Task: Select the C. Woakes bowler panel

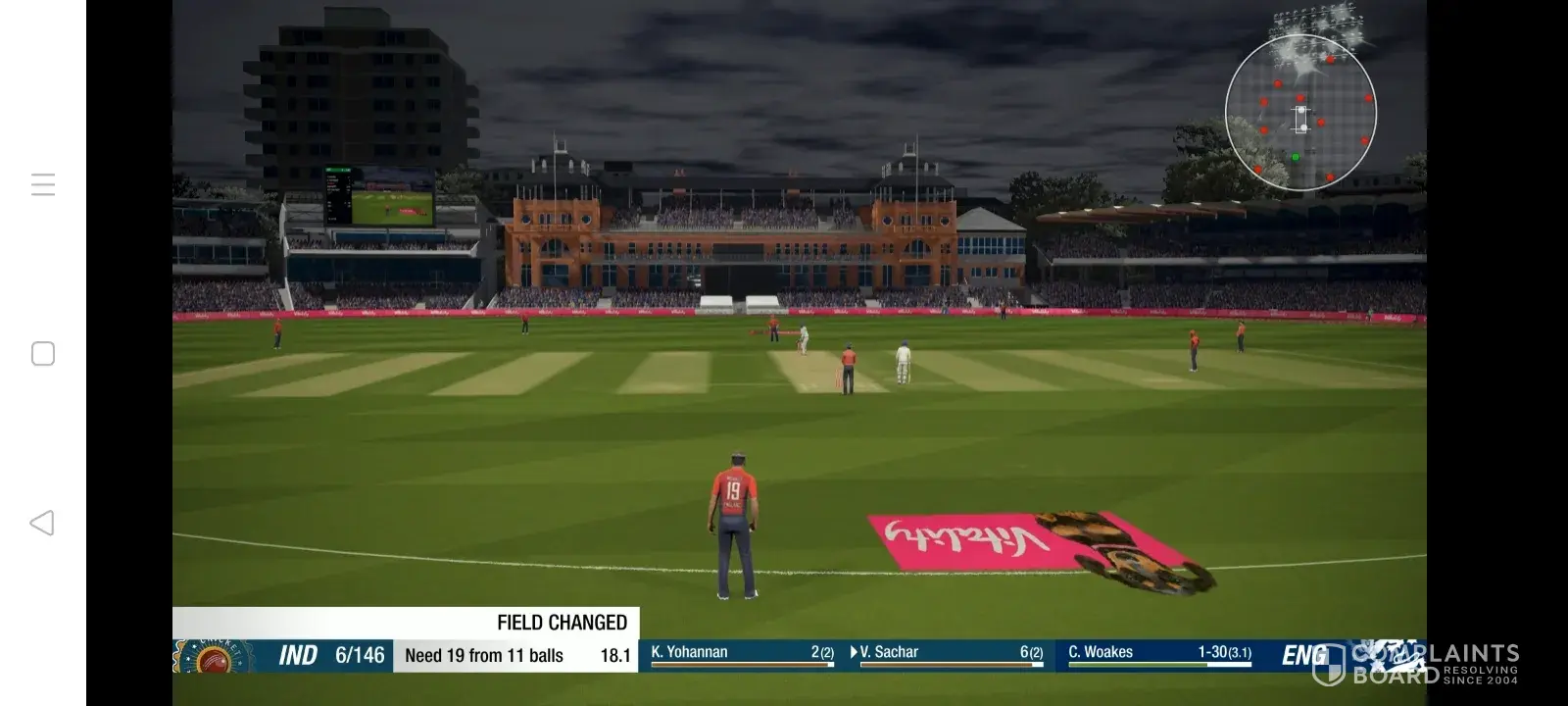Action: [1158, 654]
